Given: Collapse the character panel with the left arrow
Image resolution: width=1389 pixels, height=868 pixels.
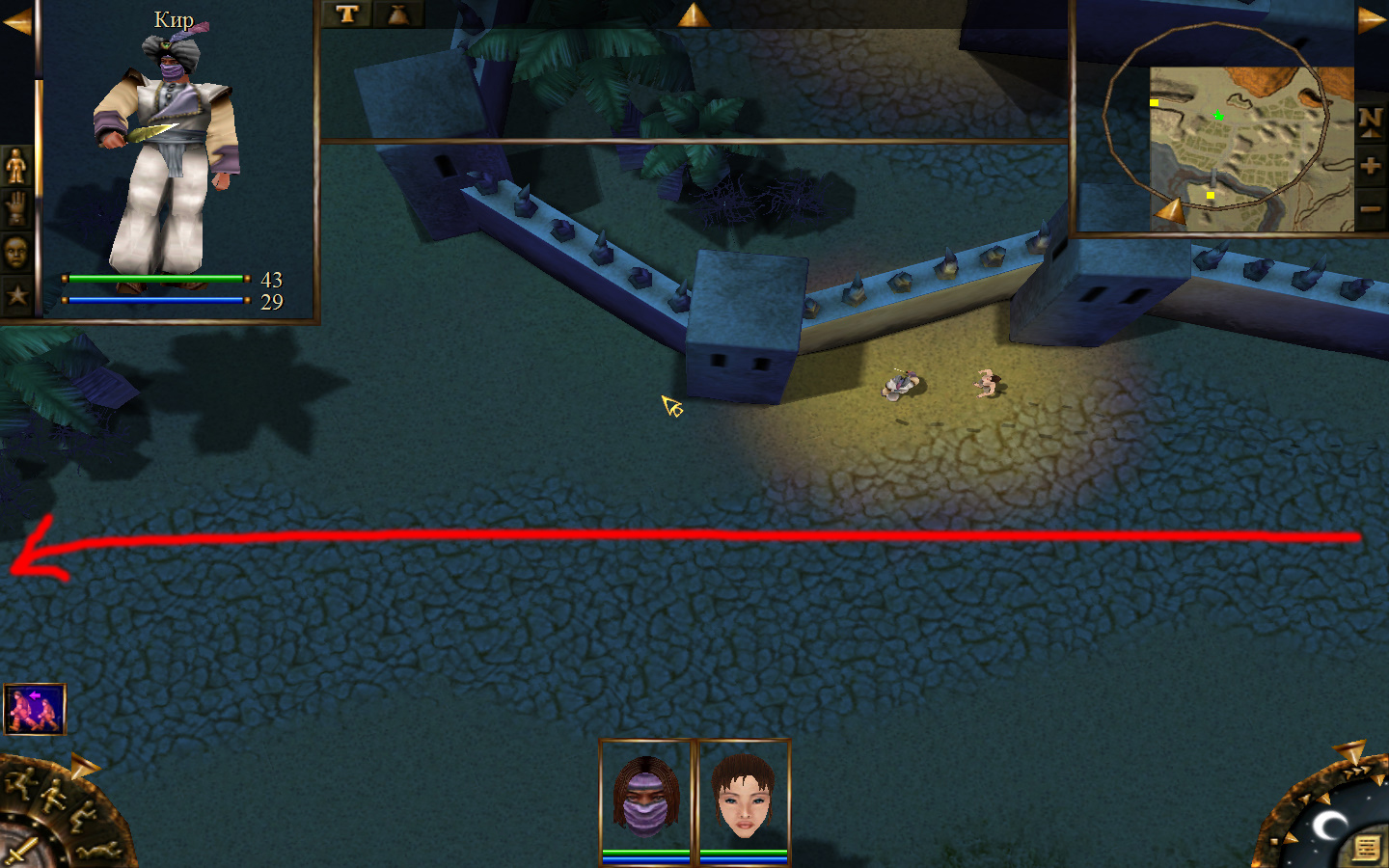Looking at the screenshot, I should [16, 21].
